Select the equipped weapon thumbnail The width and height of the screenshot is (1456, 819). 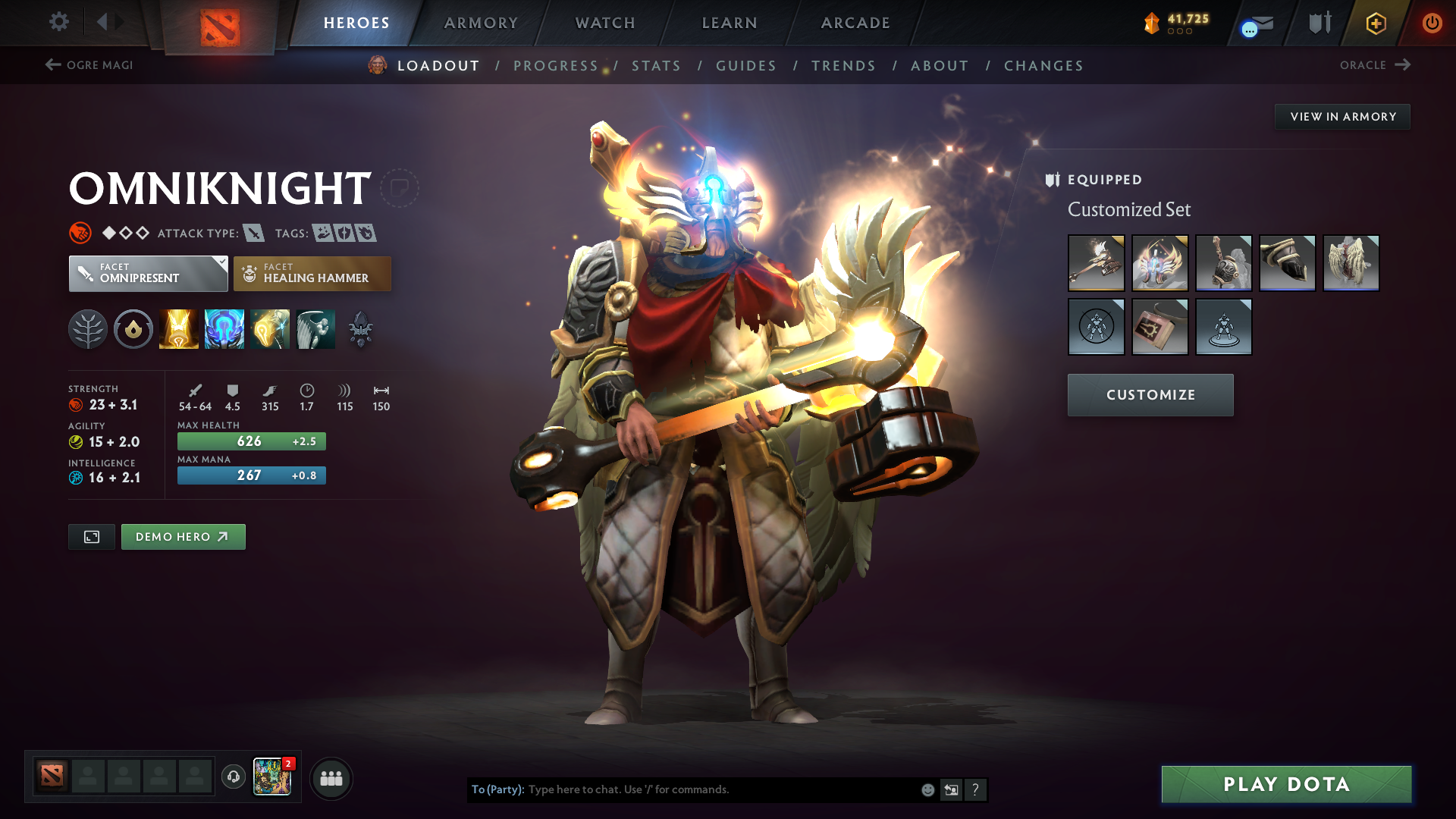(x=1096, y=263)
